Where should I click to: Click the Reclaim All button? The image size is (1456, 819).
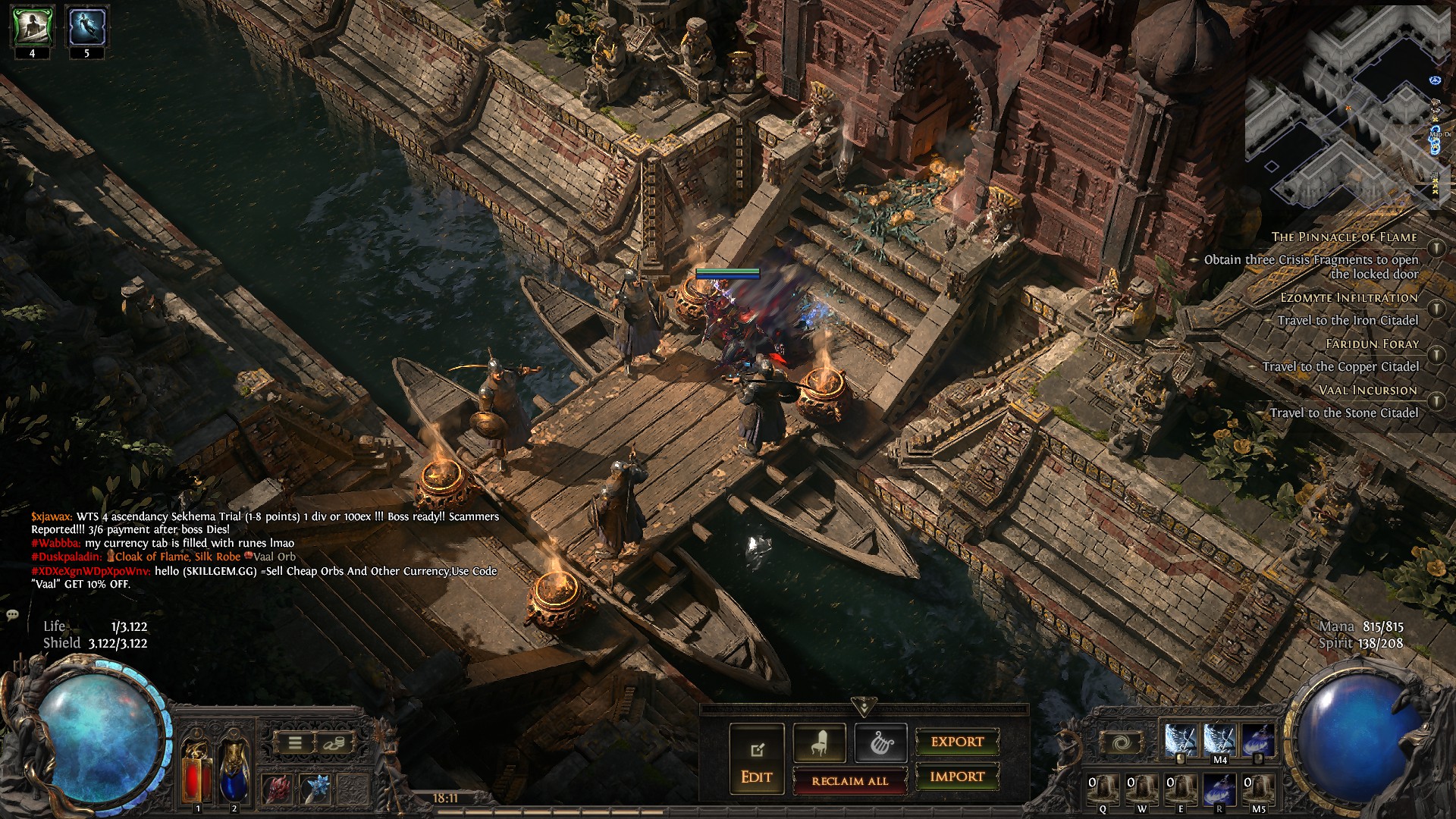[849, 780]
